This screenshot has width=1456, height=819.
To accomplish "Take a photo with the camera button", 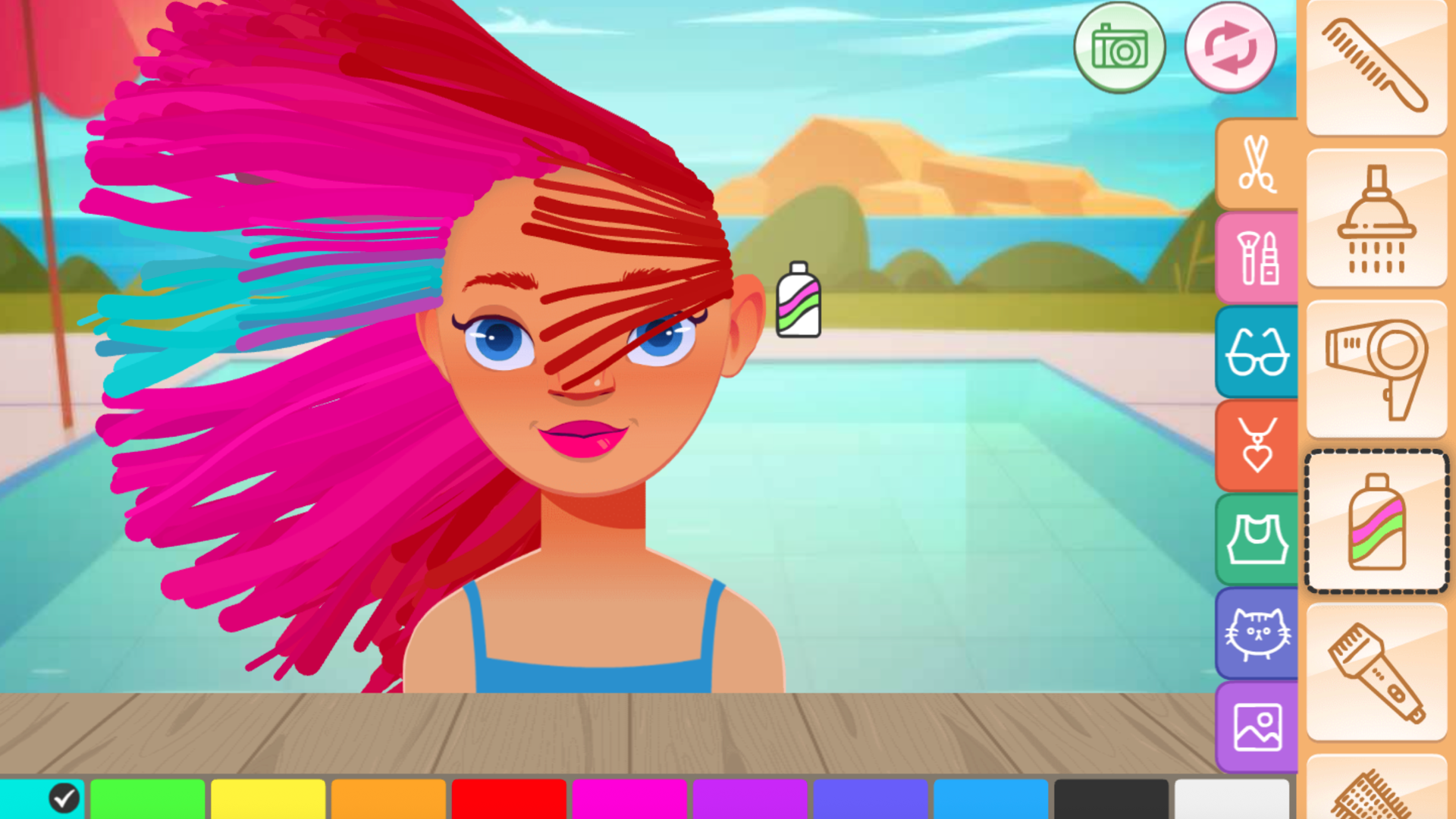I will click(1119, 47).
